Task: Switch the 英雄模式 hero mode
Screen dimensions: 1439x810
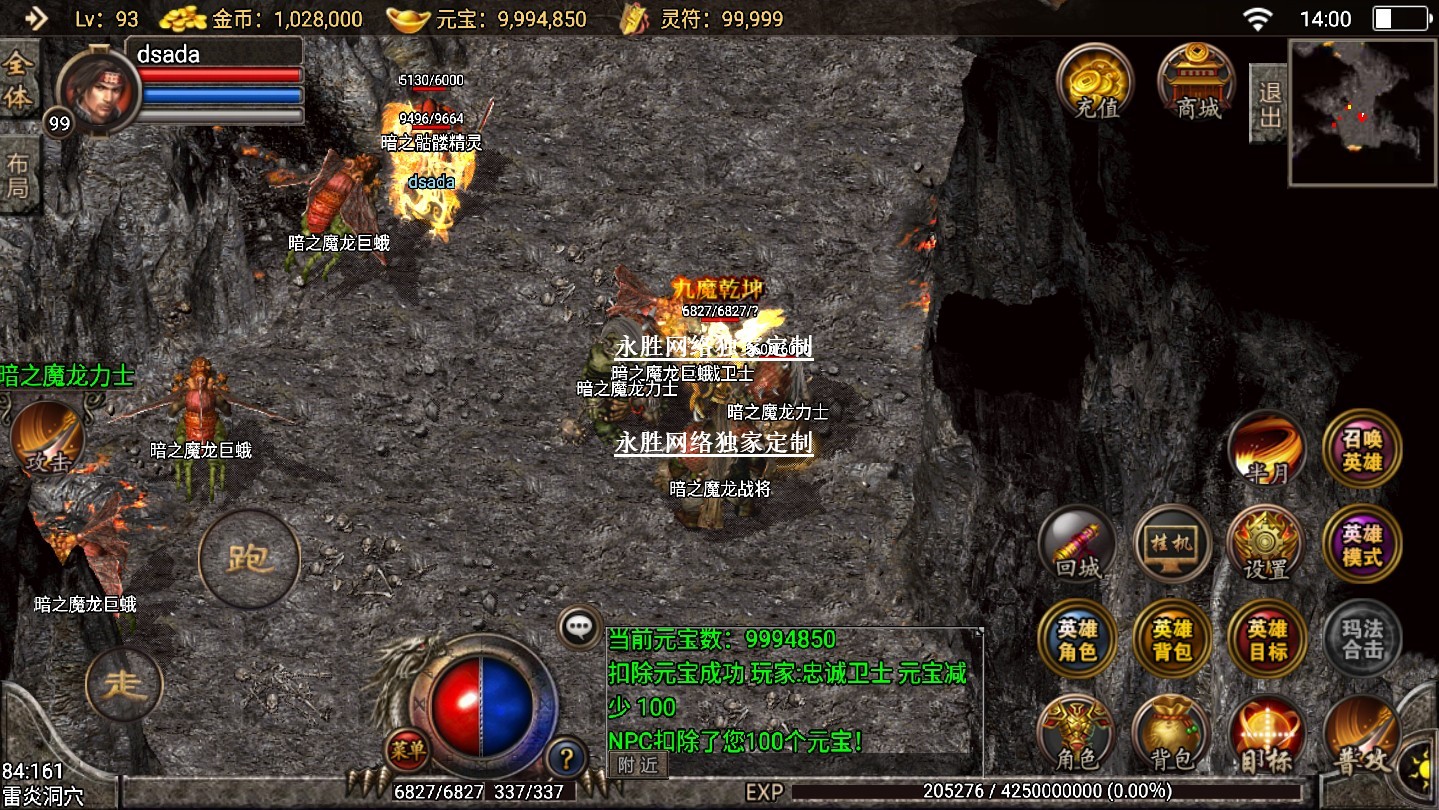Action: point(1362,544)
